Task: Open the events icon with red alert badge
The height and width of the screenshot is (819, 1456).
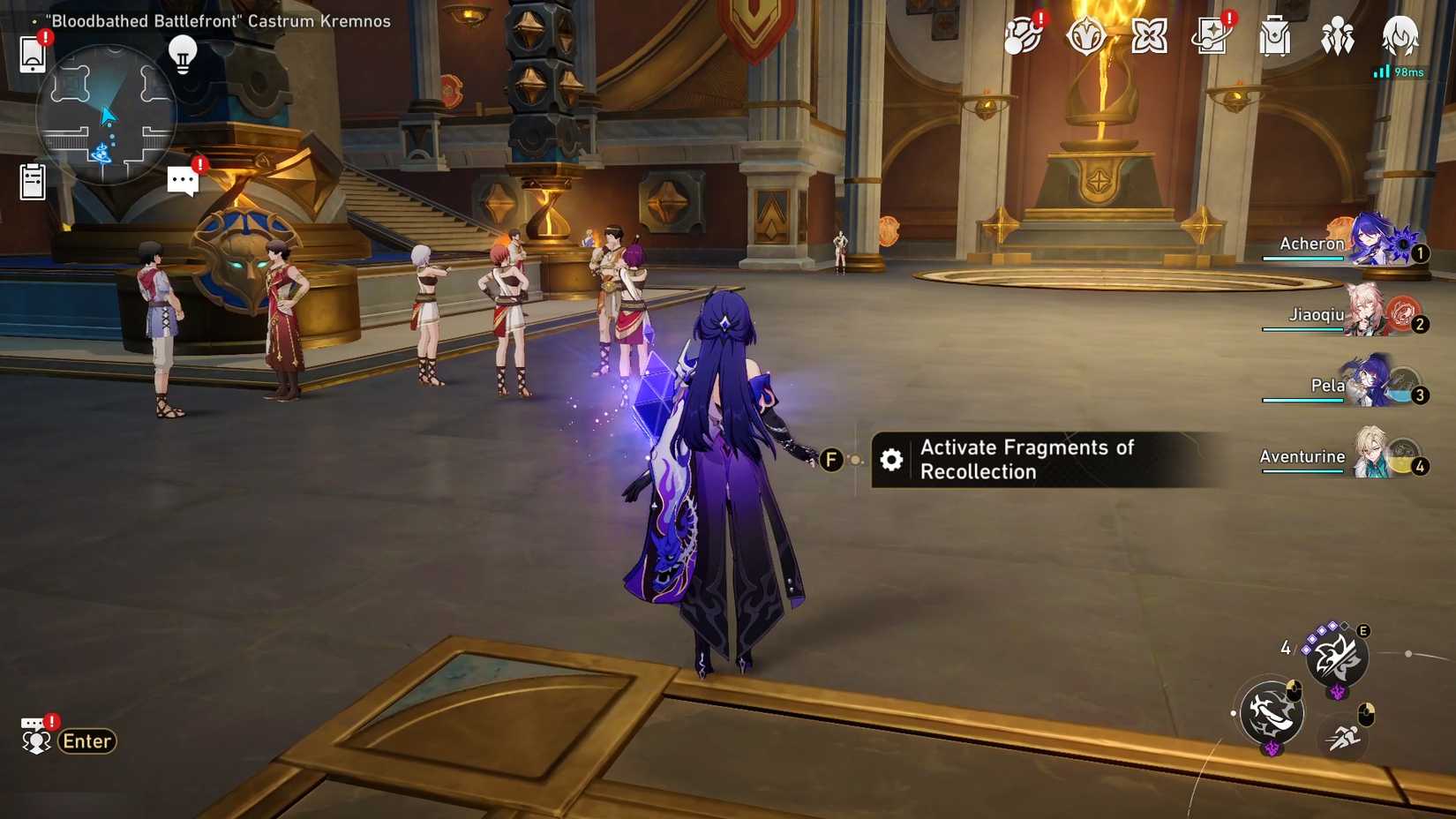Action: (1024, 37)
